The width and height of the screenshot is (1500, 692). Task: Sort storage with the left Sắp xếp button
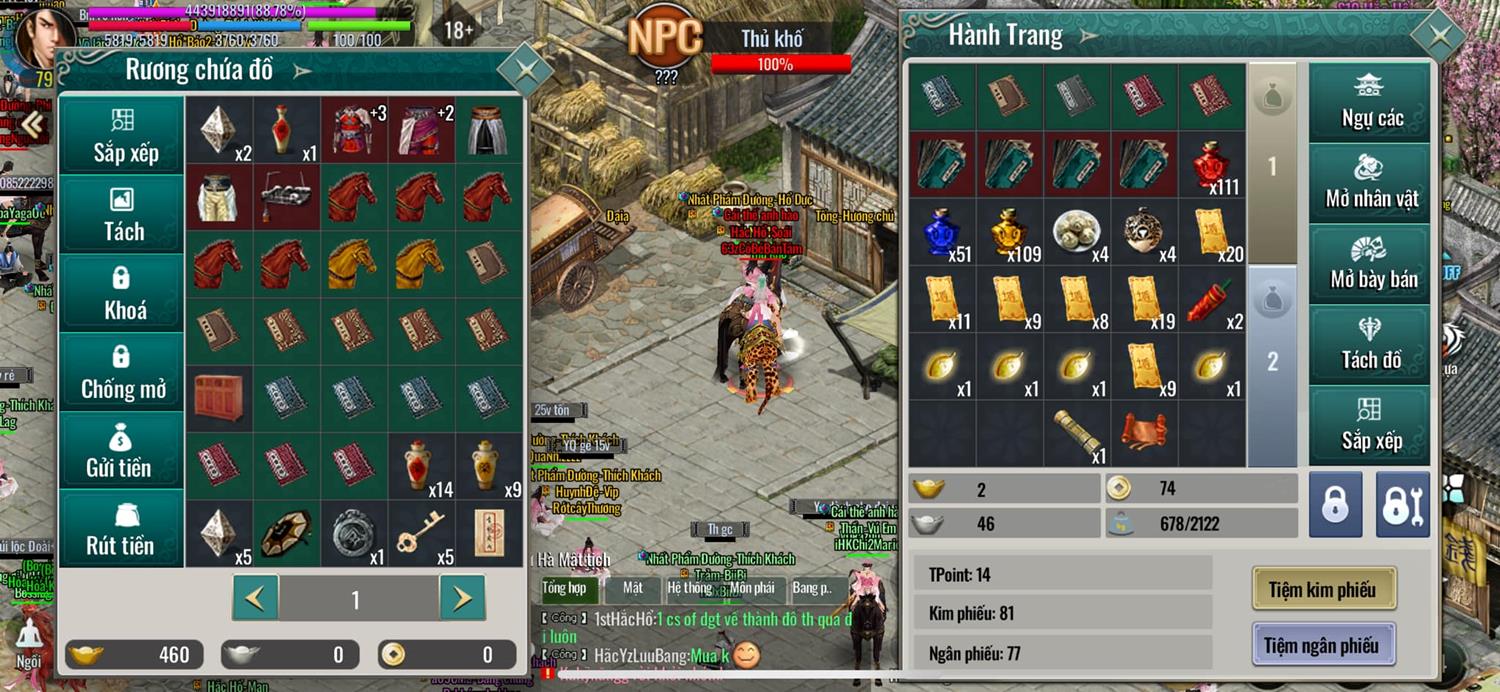(122, 136)
